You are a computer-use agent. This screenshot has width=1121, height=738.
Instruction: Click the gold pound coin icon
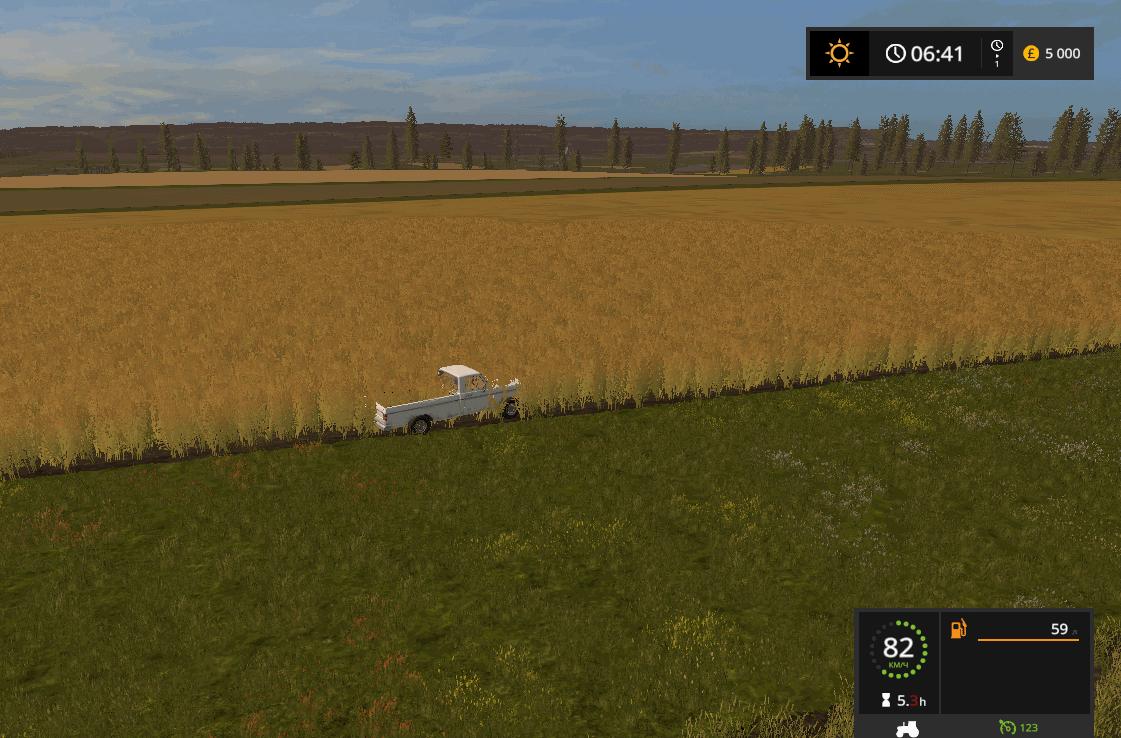[1031, 54]
